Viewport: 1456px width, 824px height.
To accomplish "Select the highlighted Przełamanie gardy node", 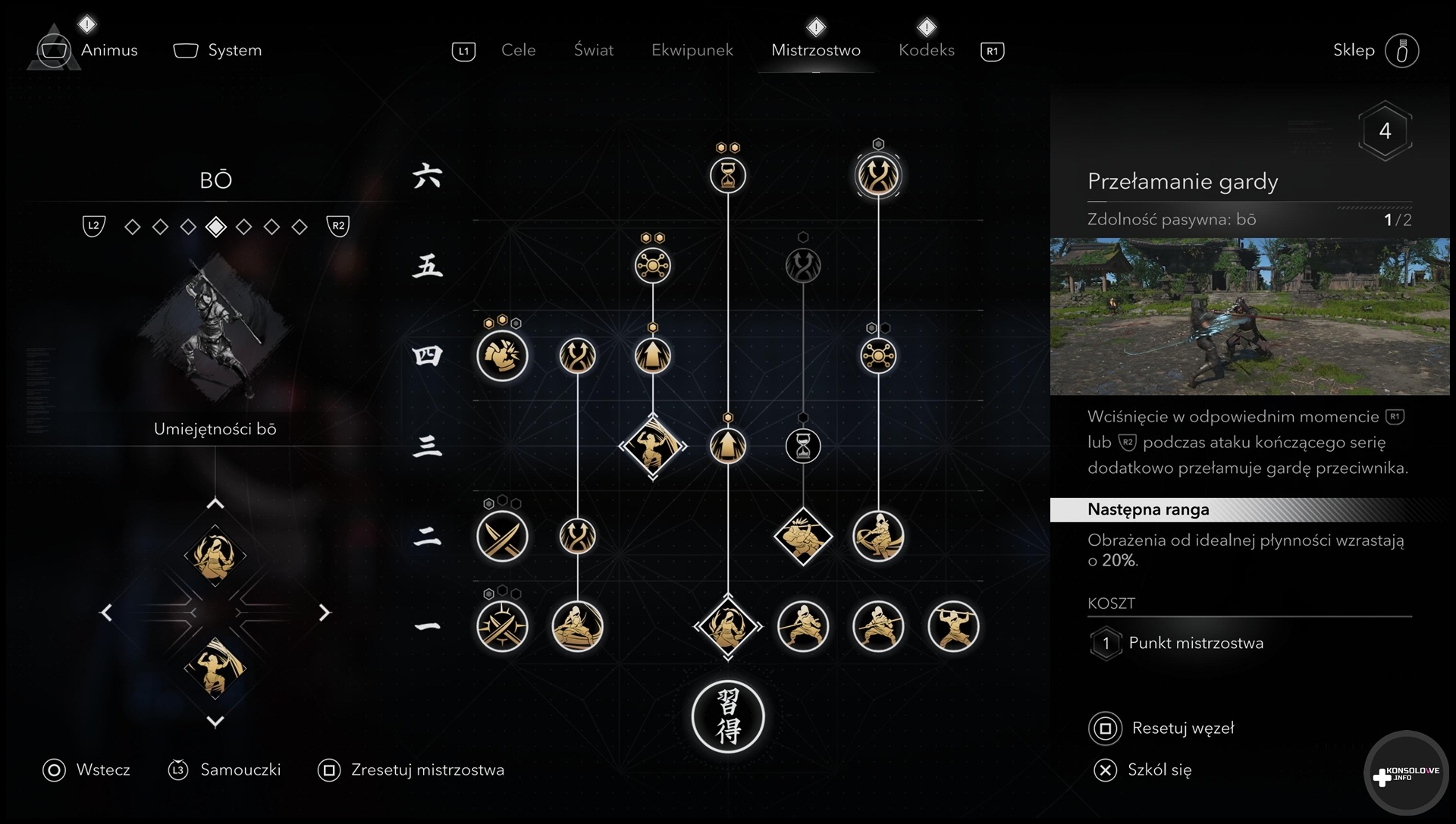I will coord(878,176).
